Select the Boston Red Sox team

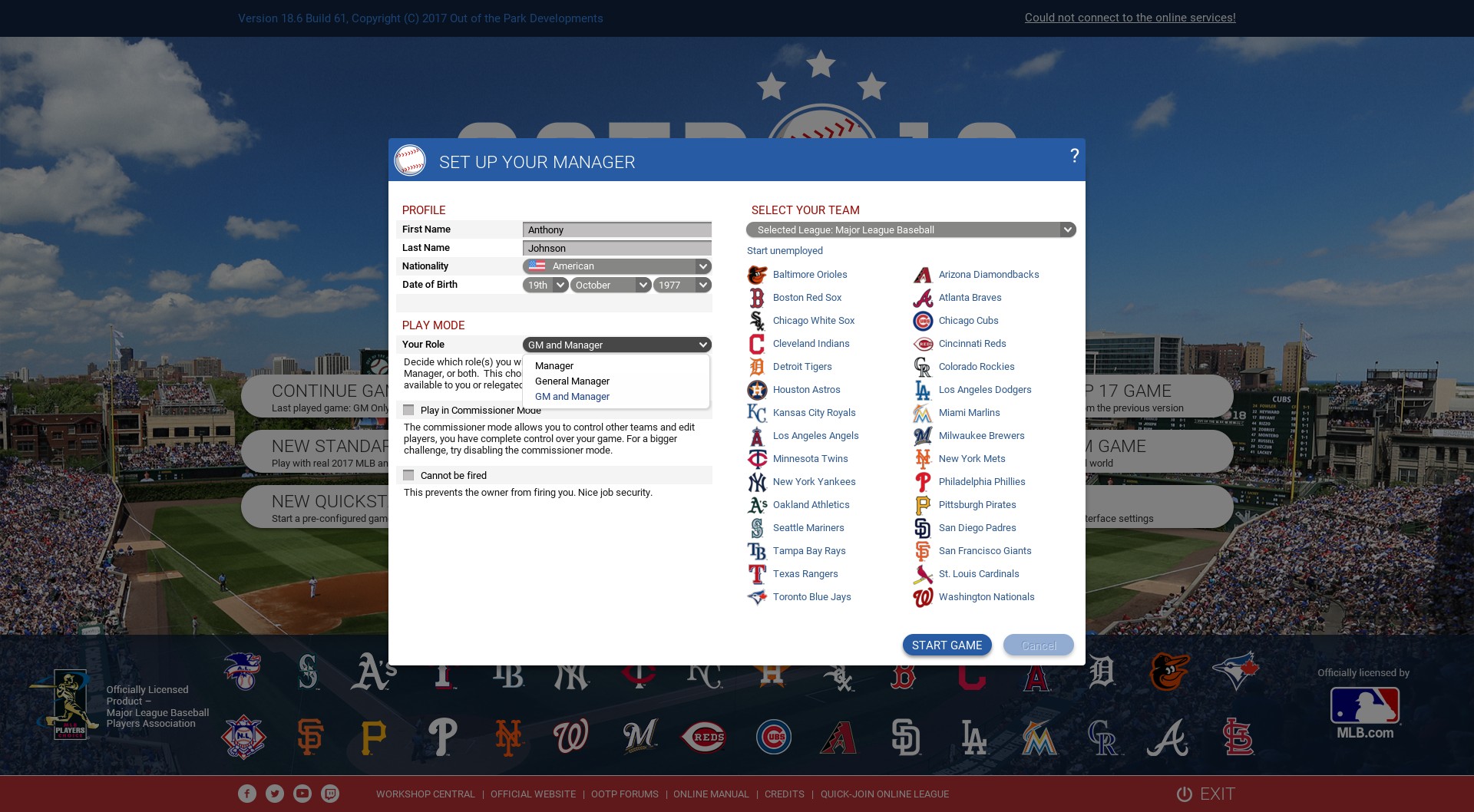pyautogui.click(x=807, y=298)
